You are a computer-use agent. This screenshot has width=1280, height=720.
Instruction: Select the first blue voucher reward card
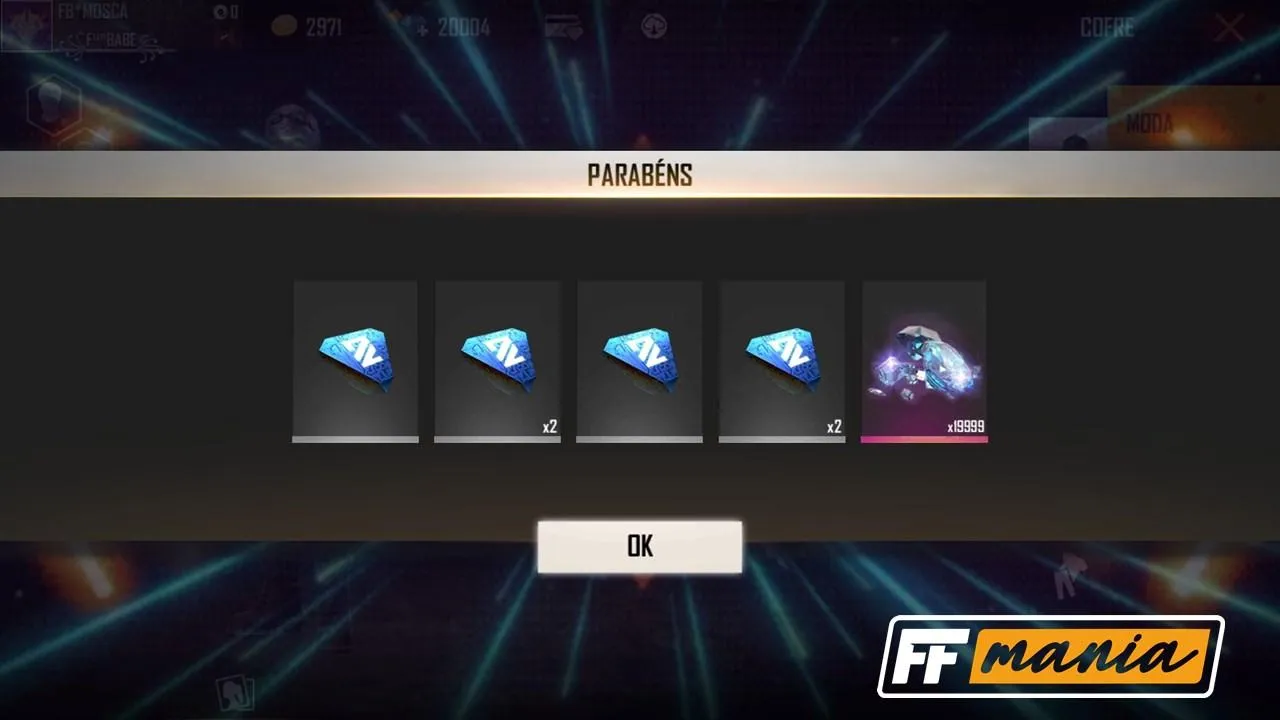355,360
